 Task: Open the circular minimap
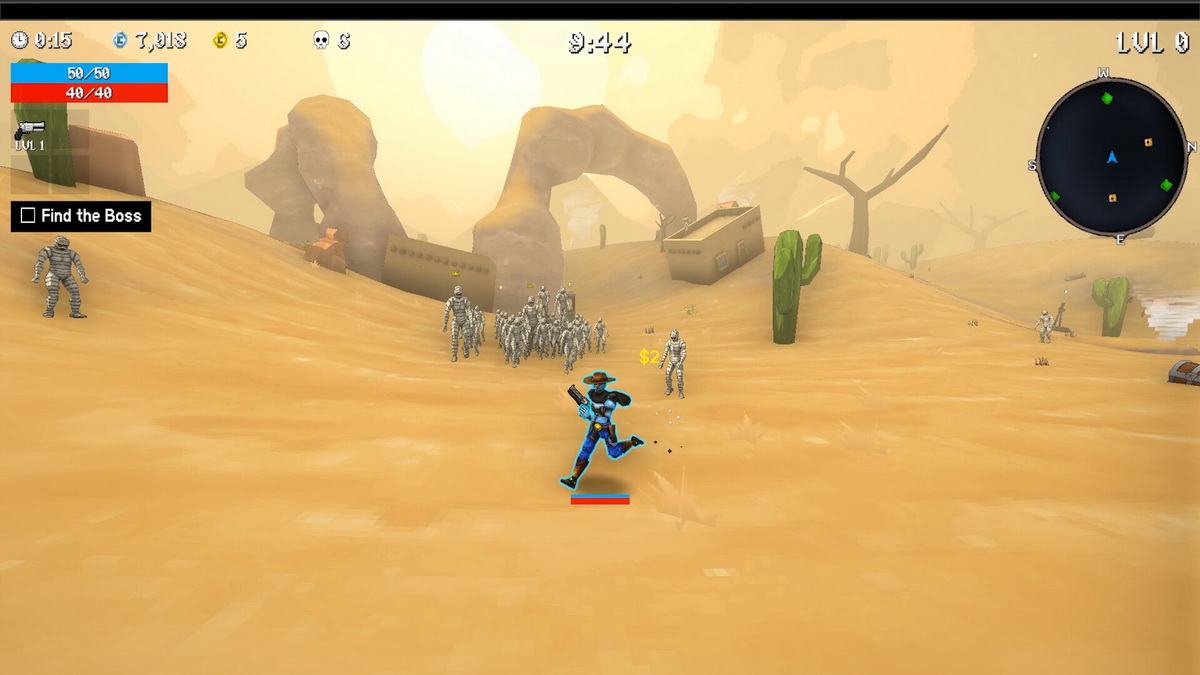coord(1111,157)
